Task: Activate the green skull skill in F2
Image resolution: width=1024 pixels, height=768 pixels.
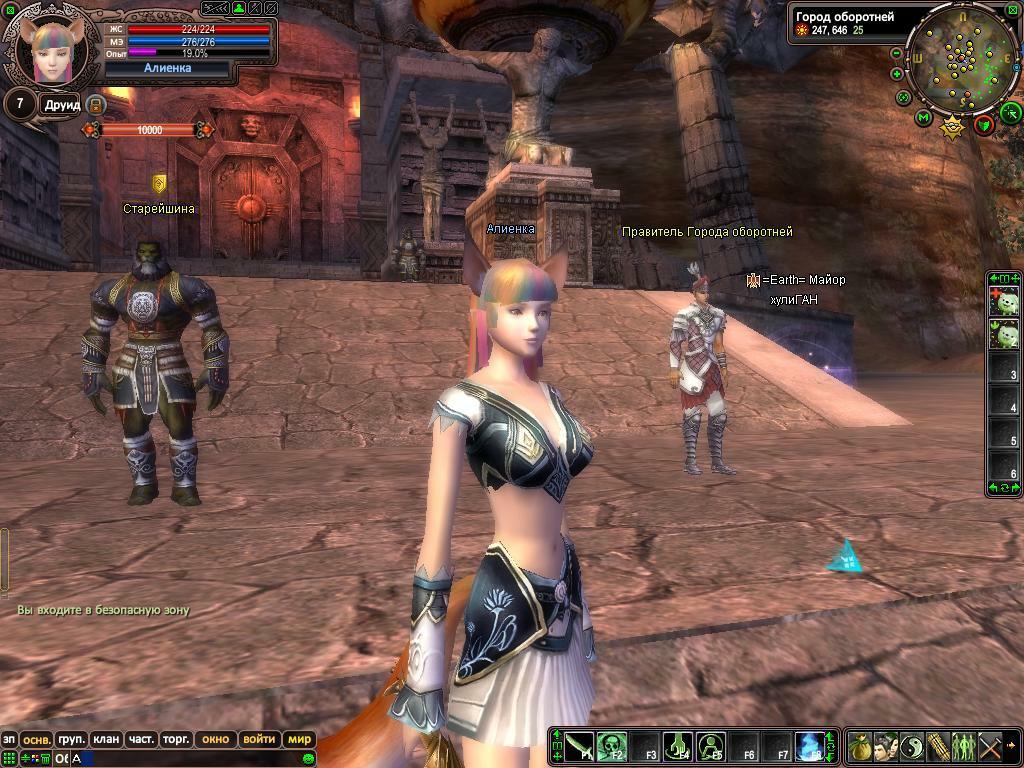Action: click(612, 746)
